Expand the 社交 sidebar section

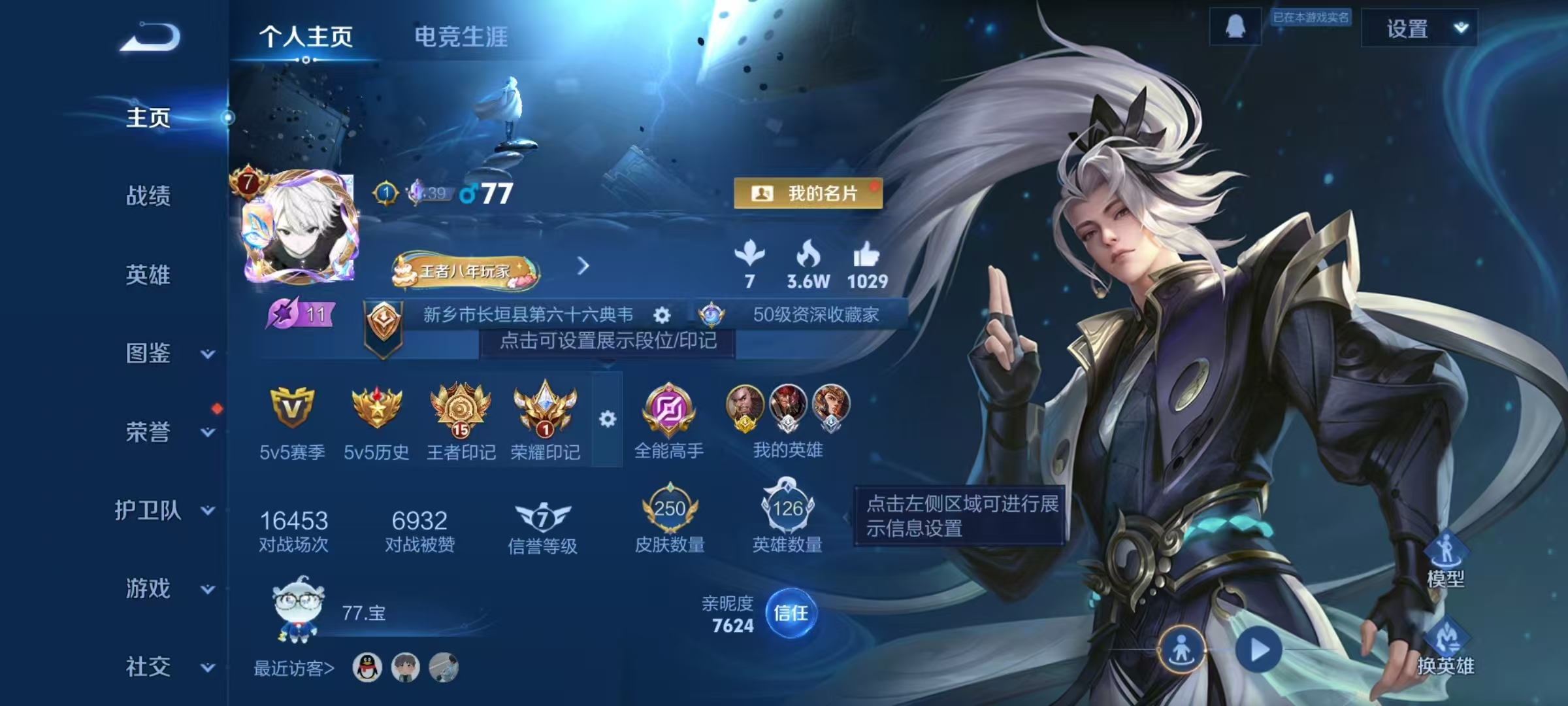pos(149,667)
